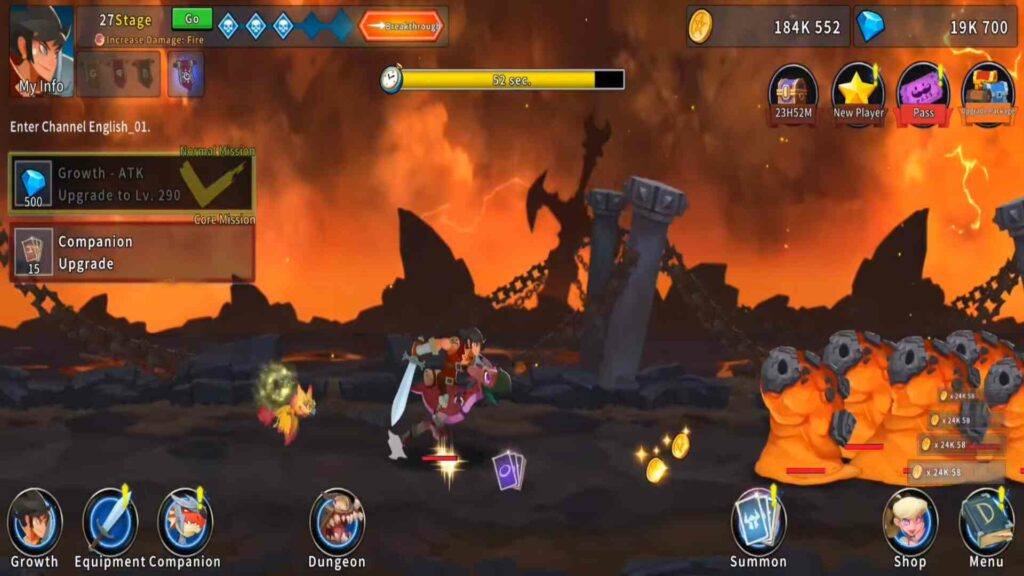Open the Enter Channel English_01 chat line
Screen dimensions: 1024x576
pyautogui.click(x=80, y=128)
